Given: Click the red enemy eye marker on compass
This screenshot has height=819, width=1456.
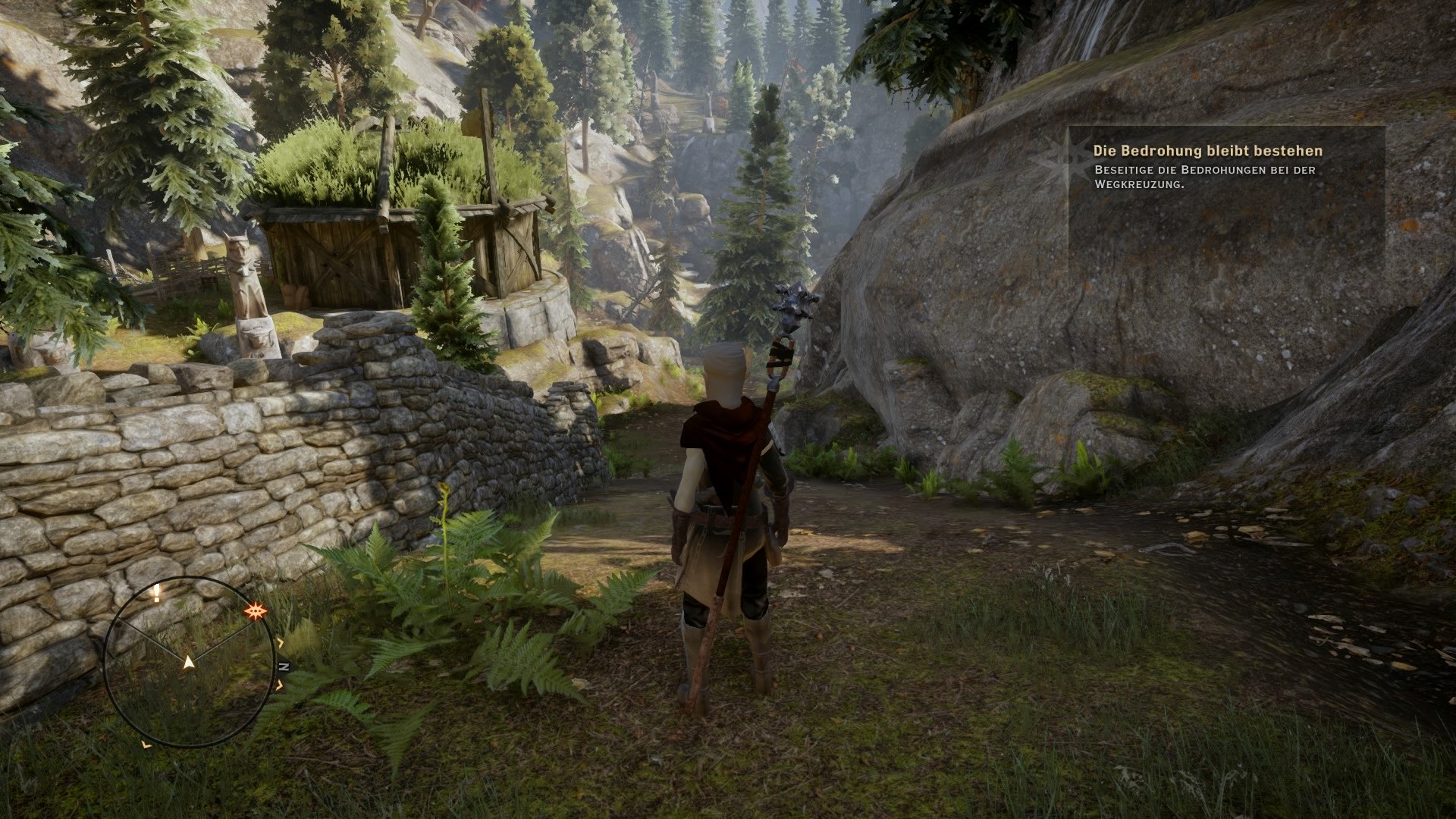Looking at the screenshot, I should [x=256, y=611].
